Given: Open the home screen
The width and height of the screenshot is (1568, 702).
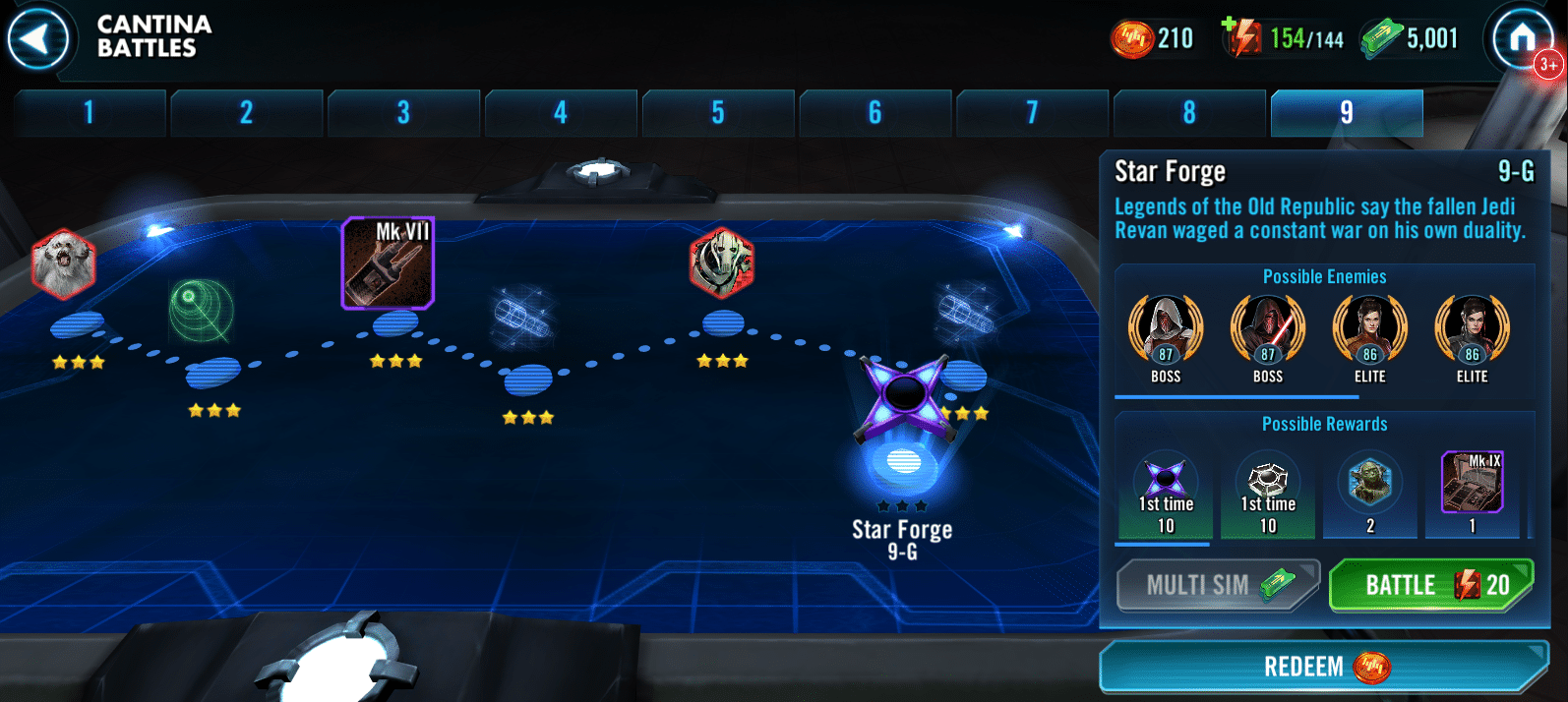Looking at the screenshot, I should click(x=1521, y=39).
